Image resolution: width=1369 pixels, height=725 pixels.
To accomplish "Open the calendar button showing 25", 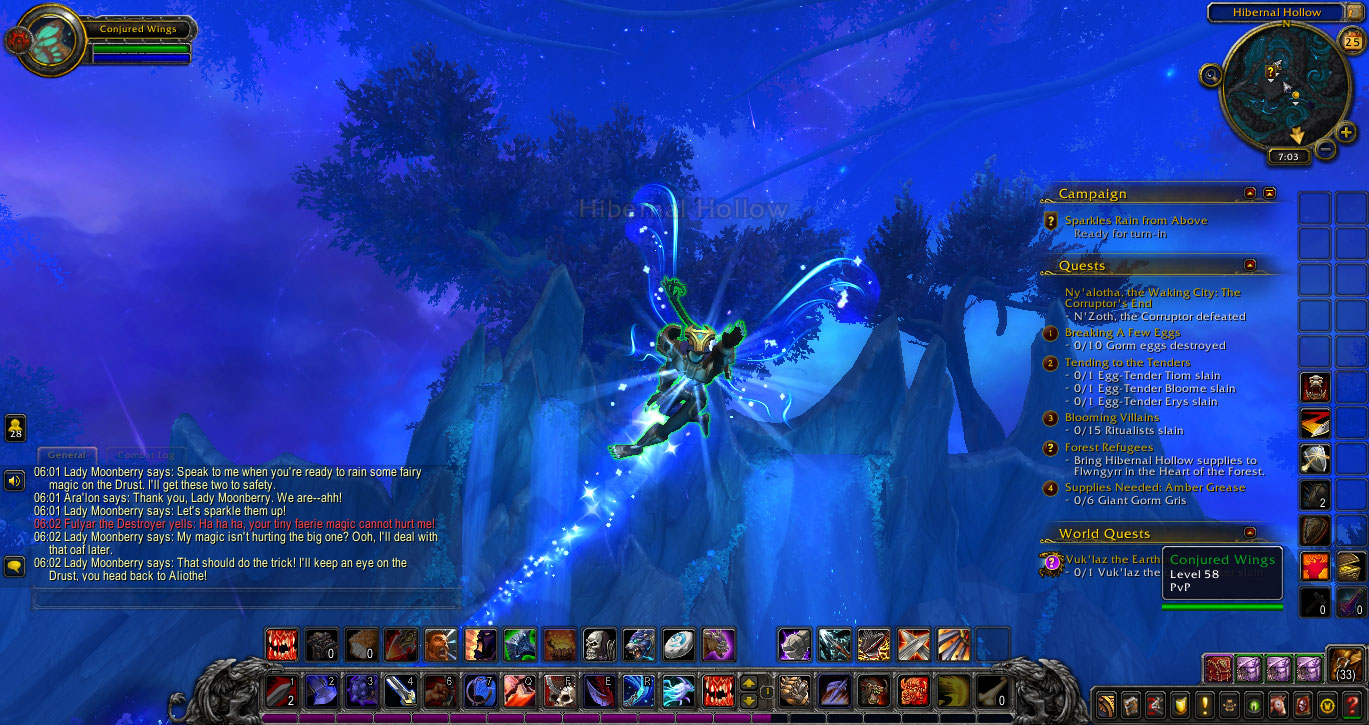I will click(1349, 41).
